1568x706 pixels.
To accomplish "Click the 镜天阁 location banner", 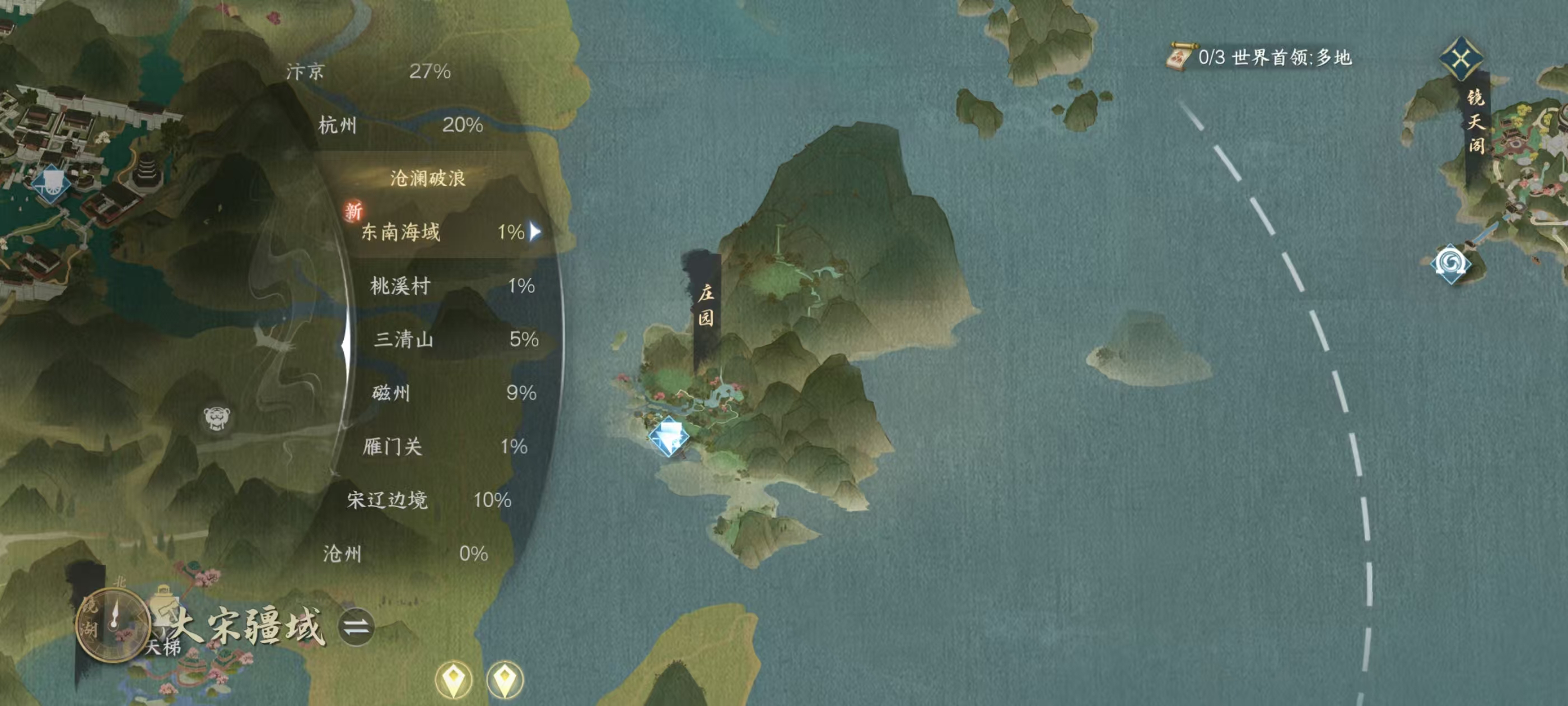I will tap(1476, 122).
